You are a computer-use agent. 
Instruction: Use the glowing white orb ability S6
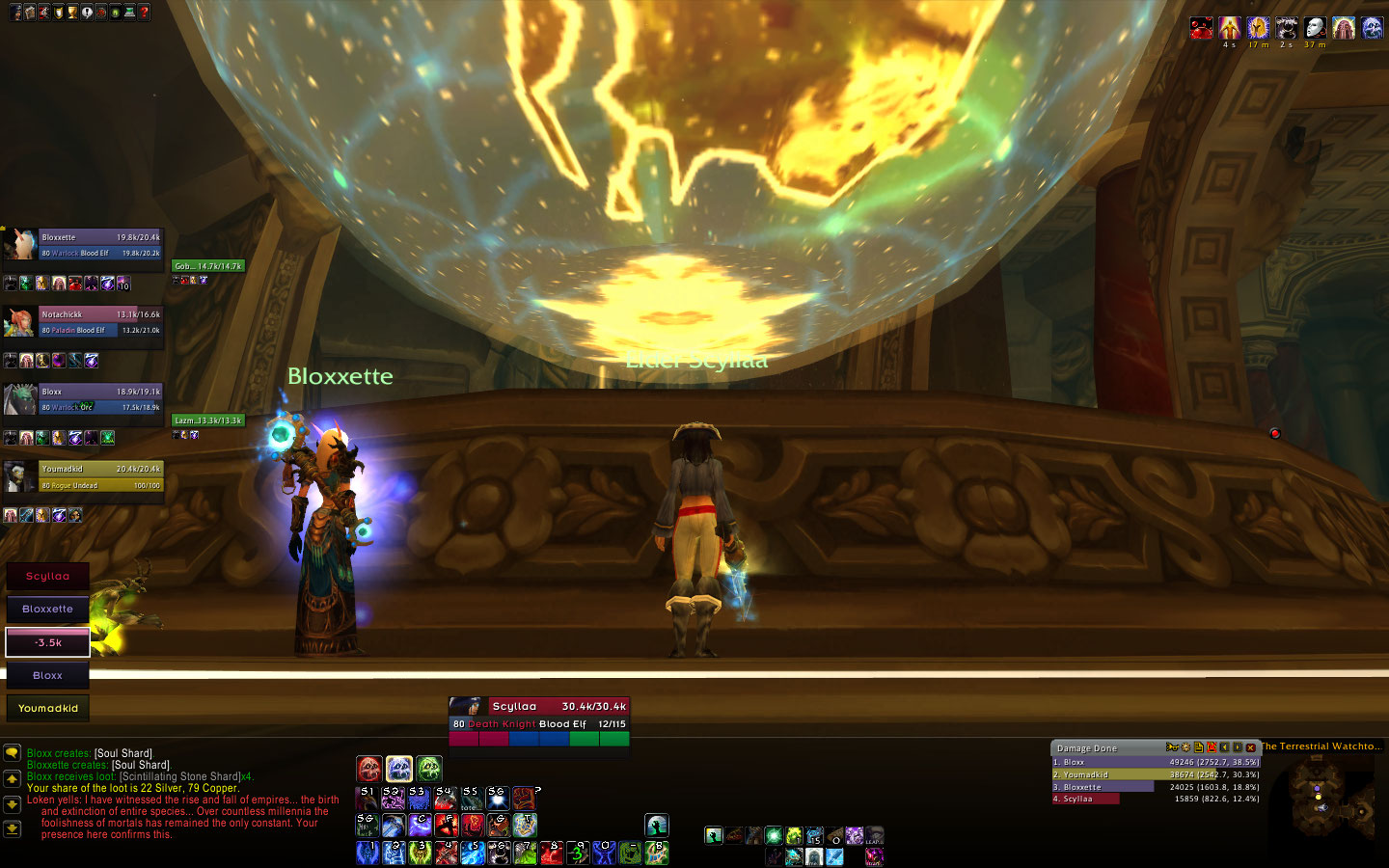(x=497, y=799)
